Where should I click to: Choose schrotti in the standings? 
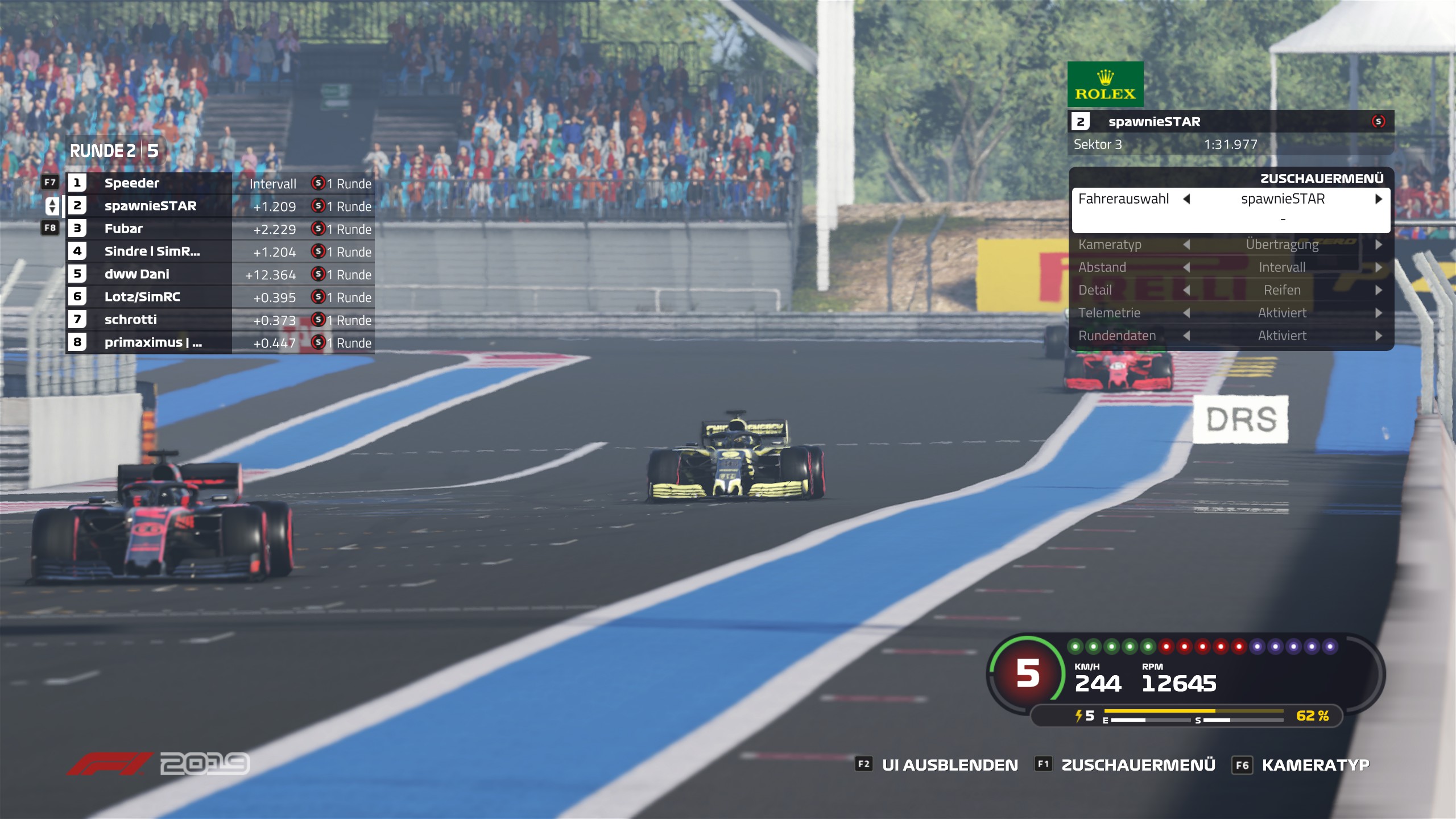point(130,320)
